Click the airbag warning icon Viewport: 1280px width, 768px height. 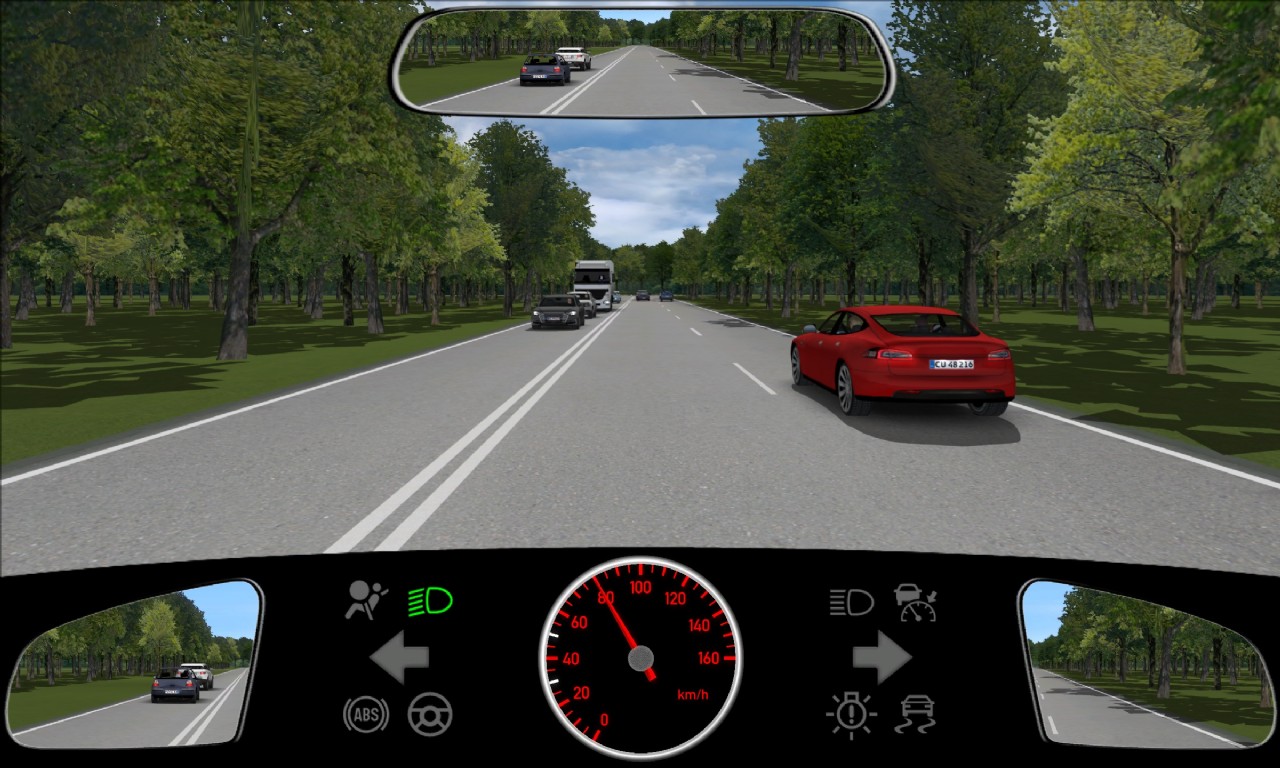366,601
